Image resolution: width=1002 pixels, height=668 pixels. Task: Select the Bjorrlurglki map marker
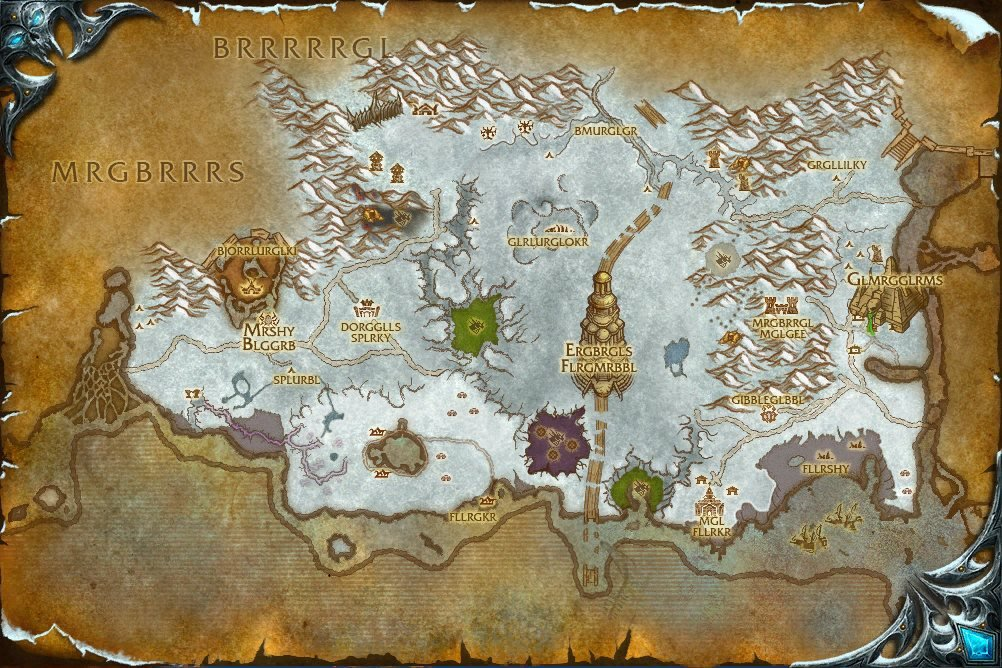pos(251,251)
